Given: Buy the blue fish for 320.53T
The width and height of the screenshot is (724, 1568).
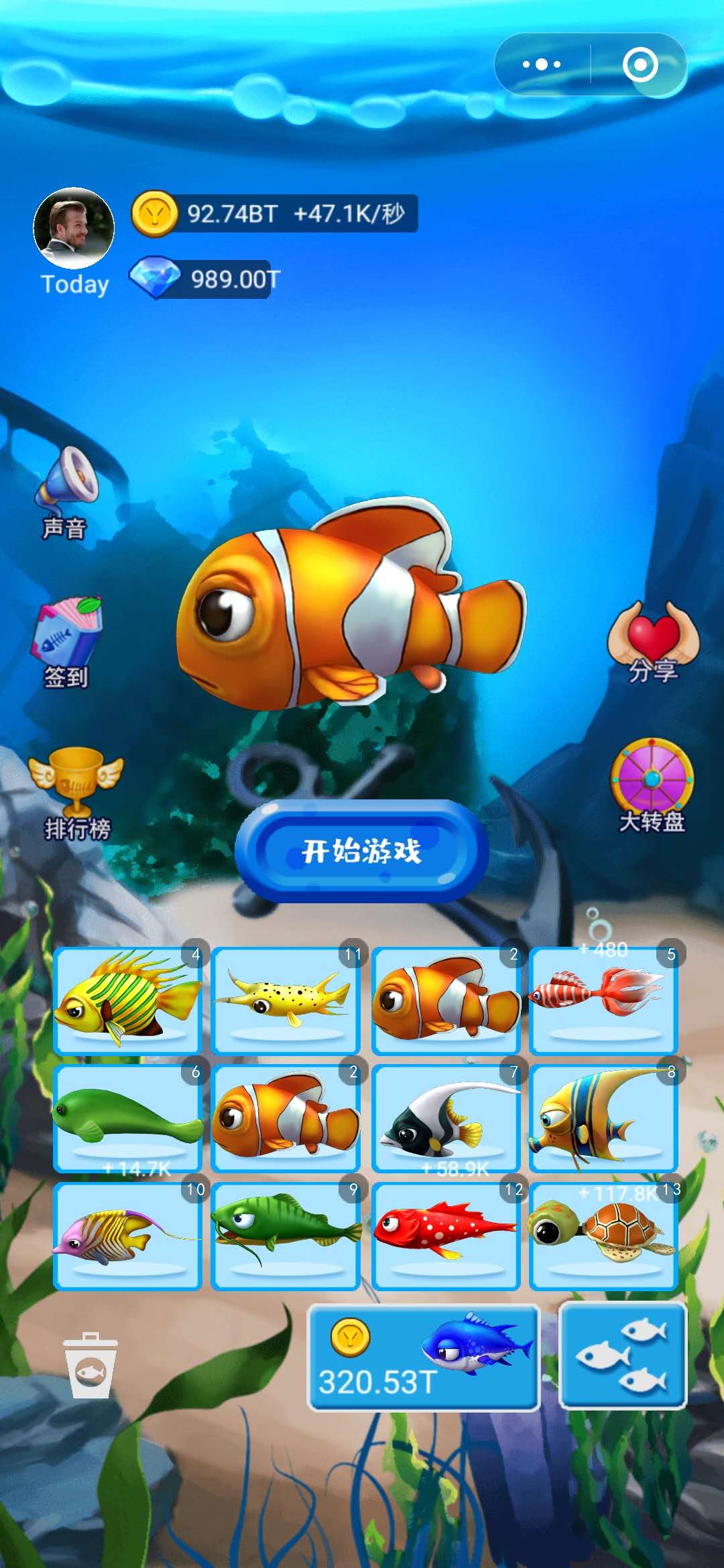Looking at the screenshot, I should [x=423, y=1358].
